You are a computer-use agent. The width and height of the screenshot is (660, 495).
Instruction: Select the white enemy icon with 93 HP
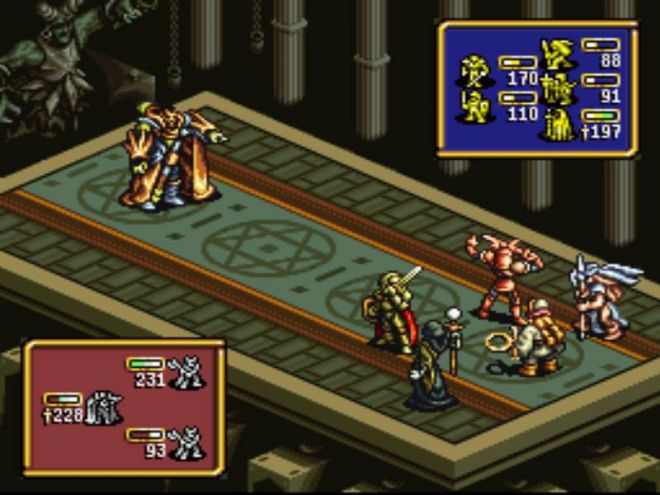(186, 443)
